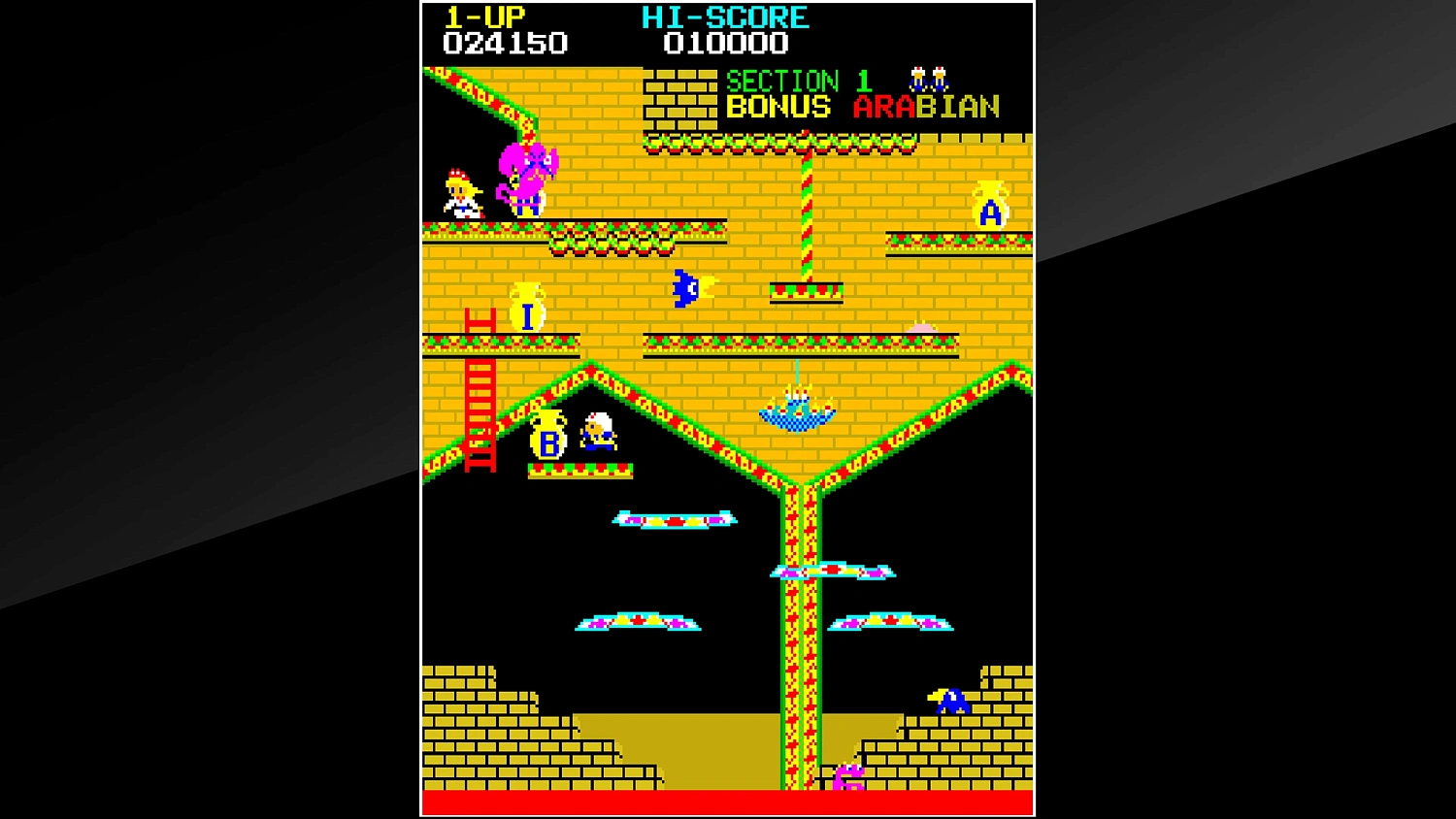
Task: Click the bag labeled I near the ladder
Action: coord(527,306)
